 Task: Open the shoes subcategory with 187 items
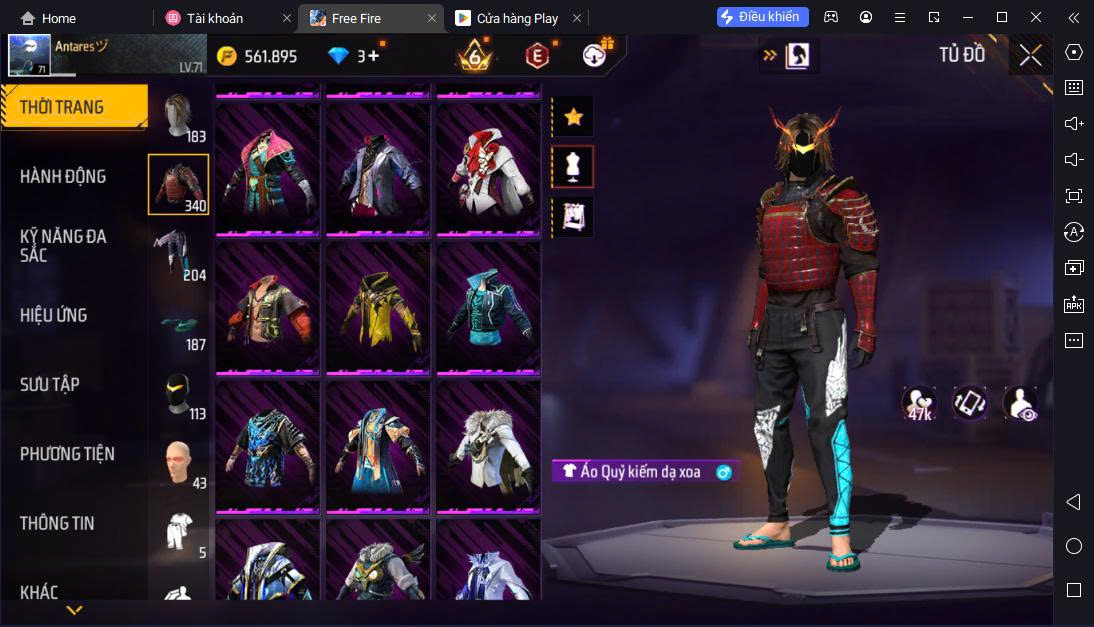click(179, 326)
